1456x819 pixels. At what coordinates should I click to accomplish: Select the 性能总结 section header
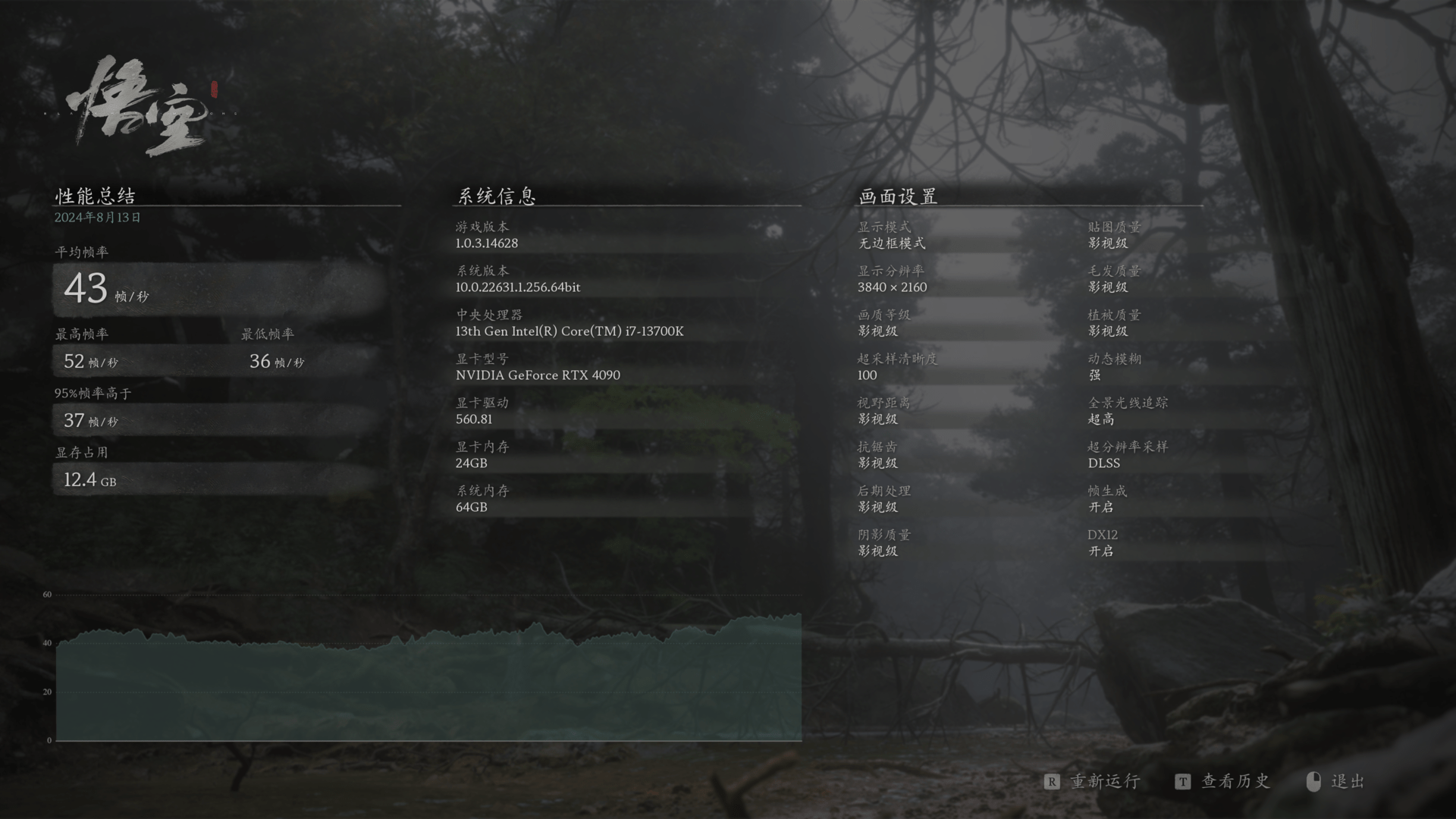pos(94,195)
